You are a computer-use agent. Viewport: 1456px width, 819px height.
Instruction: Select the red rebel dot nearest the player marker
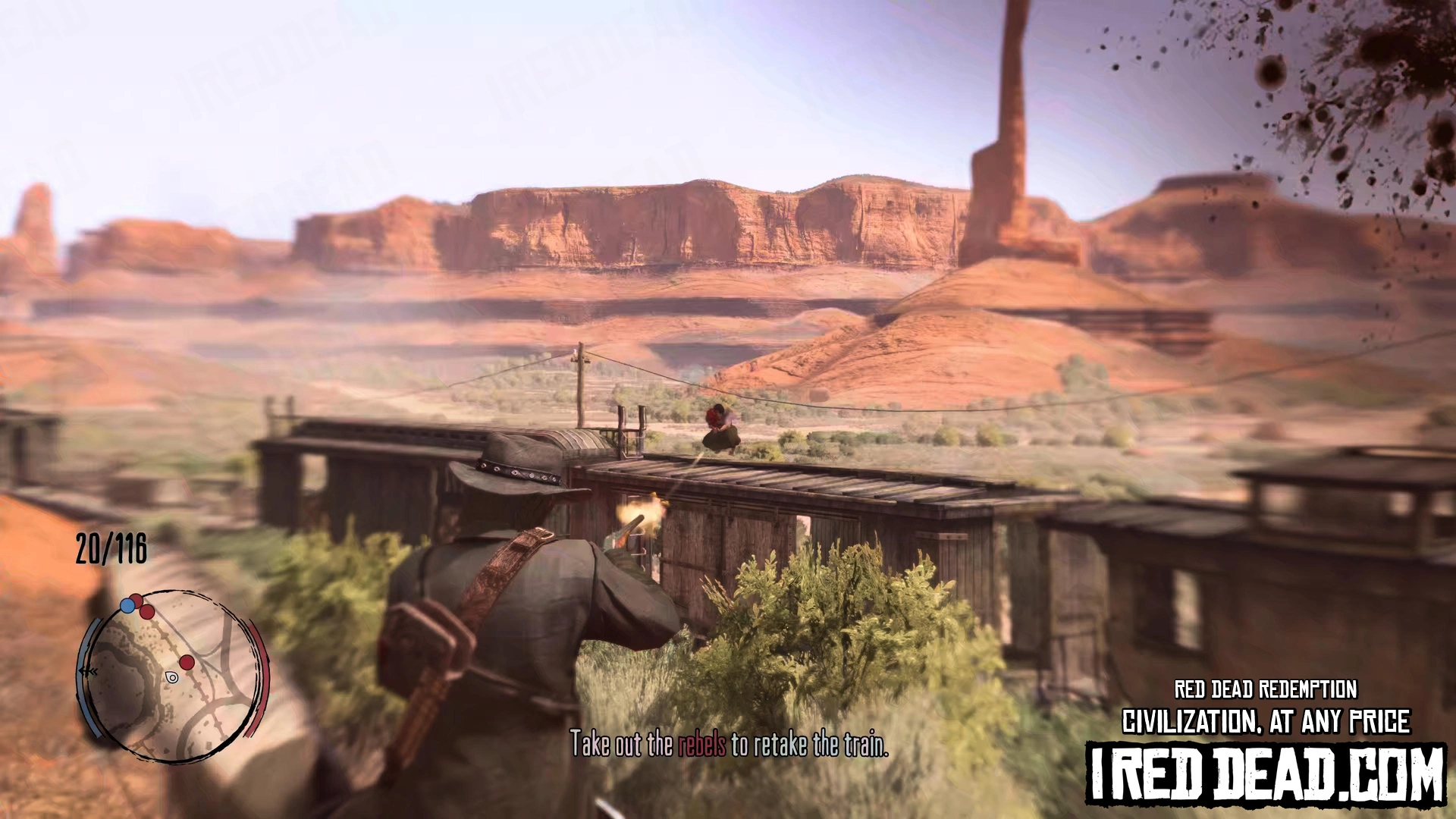(x=187, y=663)
